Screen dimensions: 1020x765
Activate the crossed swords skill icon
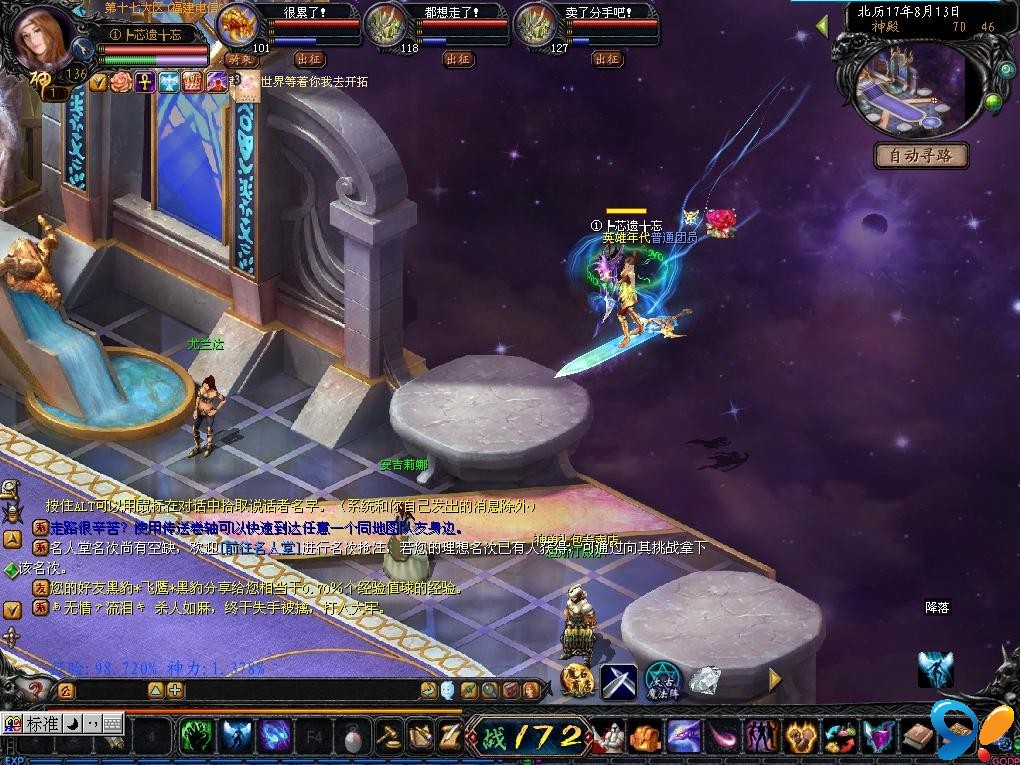tap(618, 682)
